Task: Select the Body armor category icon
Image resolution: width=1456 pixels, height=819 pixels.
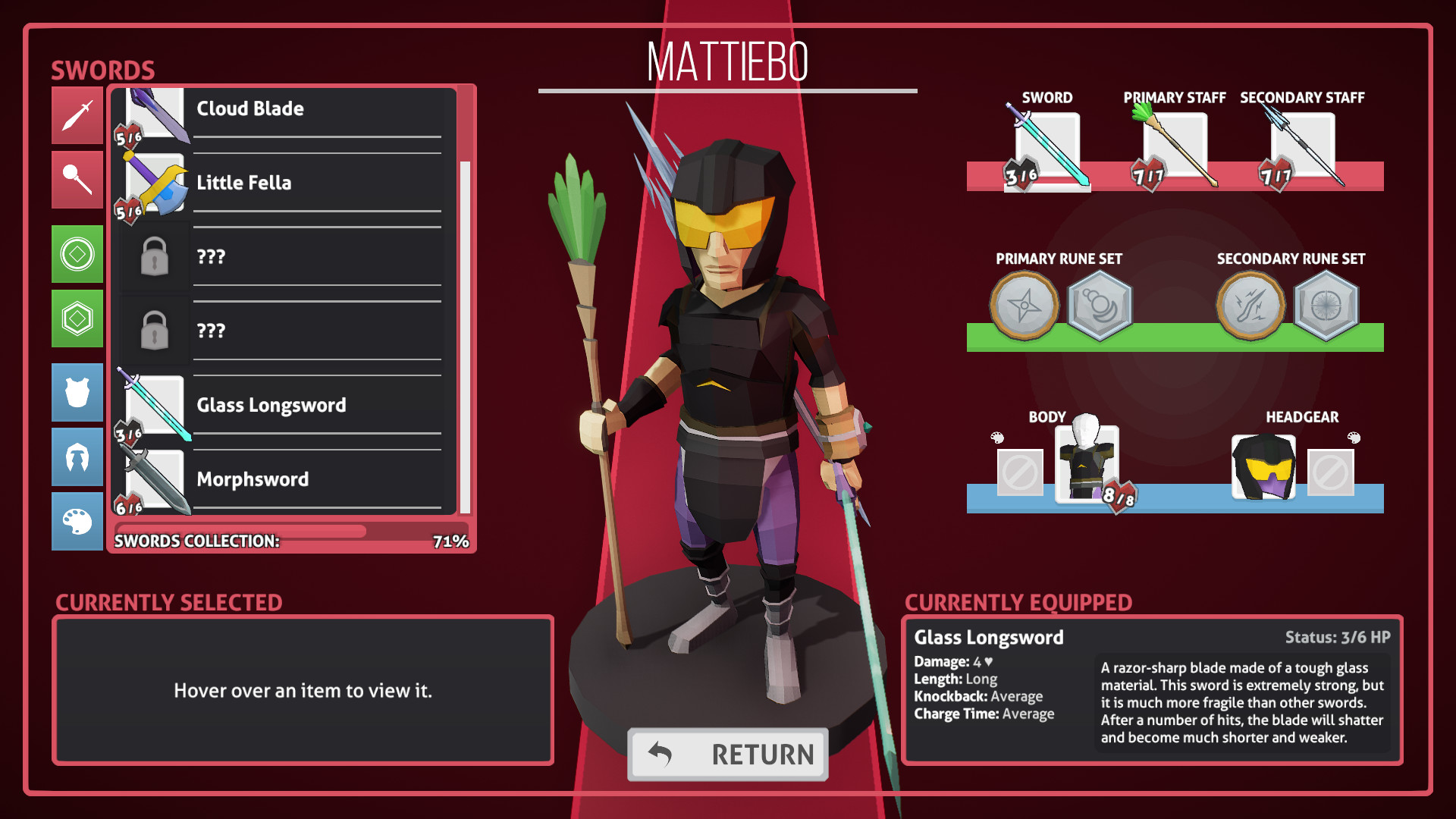Action: point(77,392)
